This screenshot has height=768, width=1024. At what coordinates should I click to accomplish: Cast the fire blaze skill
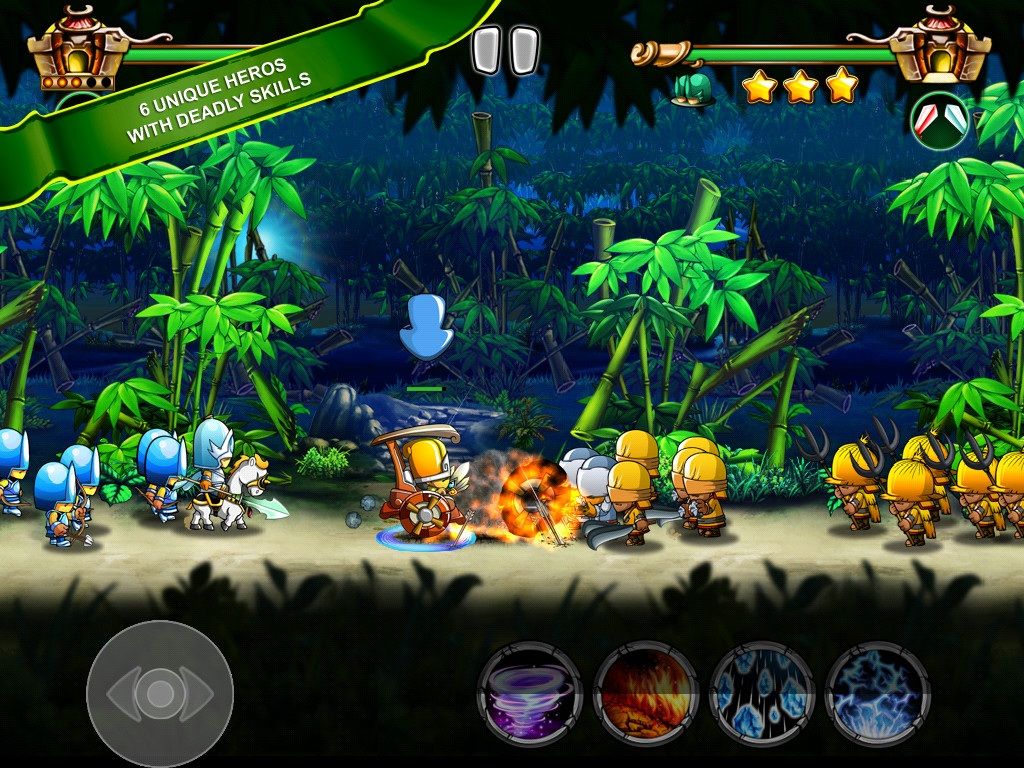(x=645, y=693)
